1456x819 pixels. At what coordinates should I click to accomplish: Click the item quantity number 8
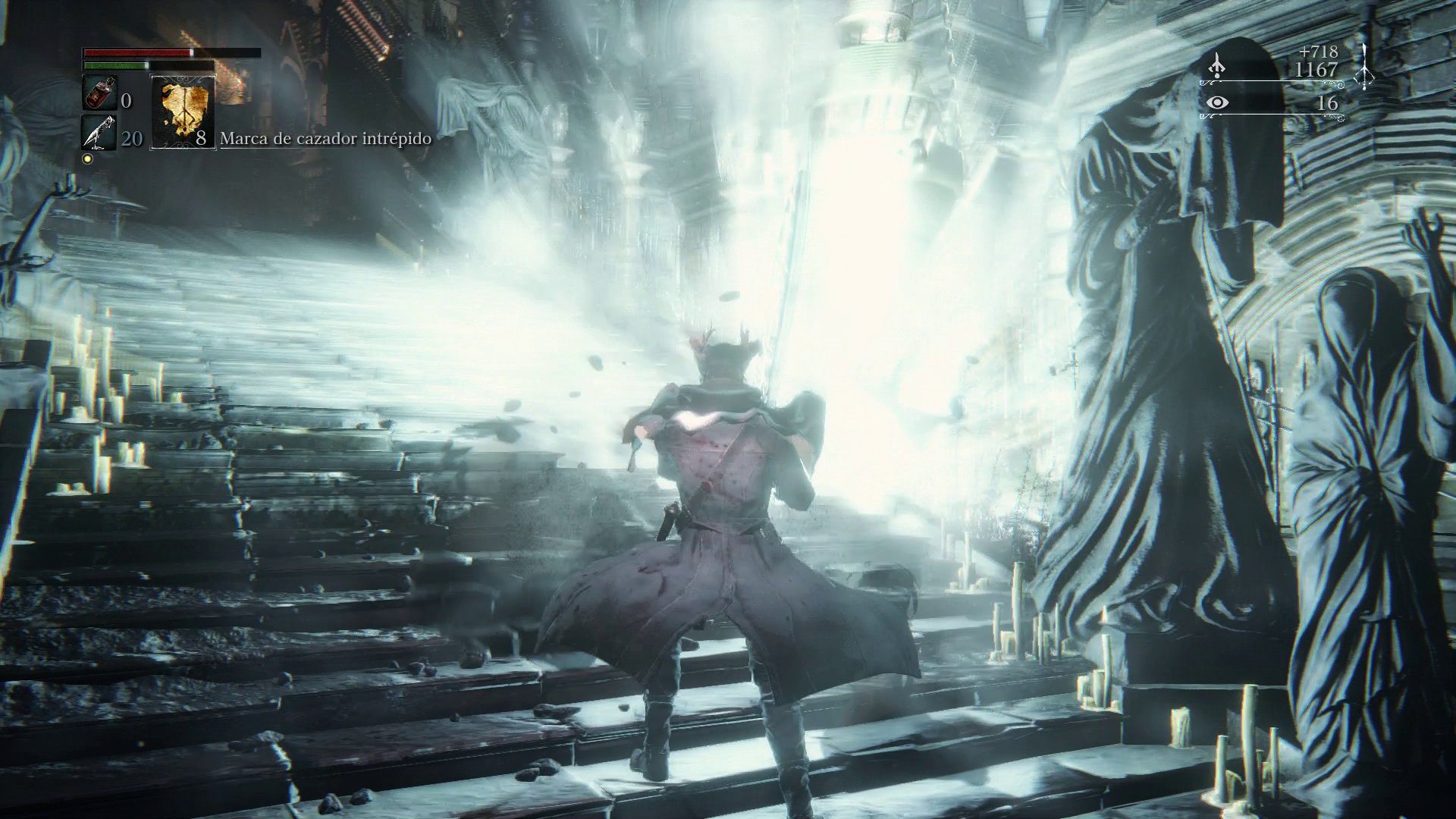(200, 139)
